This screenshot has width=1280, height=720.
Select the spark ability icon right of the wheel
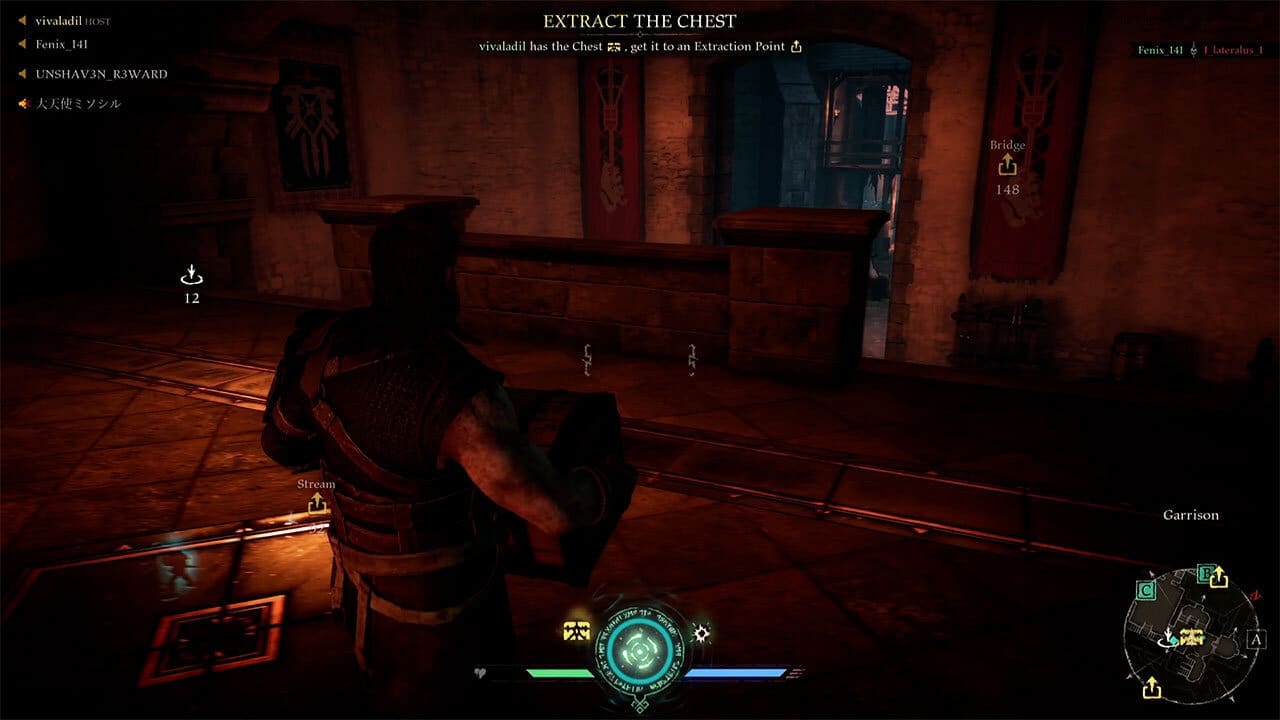tap(703, 632)
